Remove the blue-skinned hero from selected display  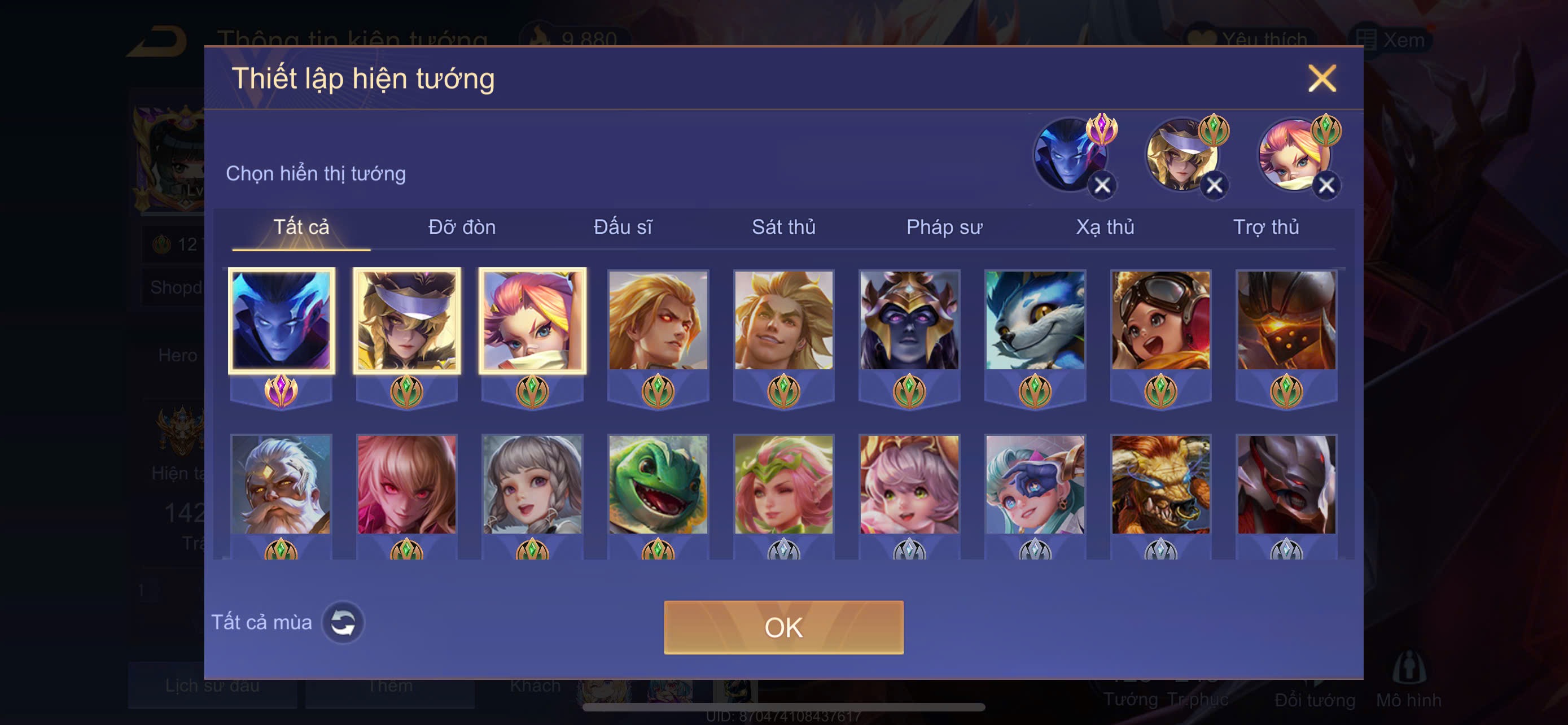1102,185
